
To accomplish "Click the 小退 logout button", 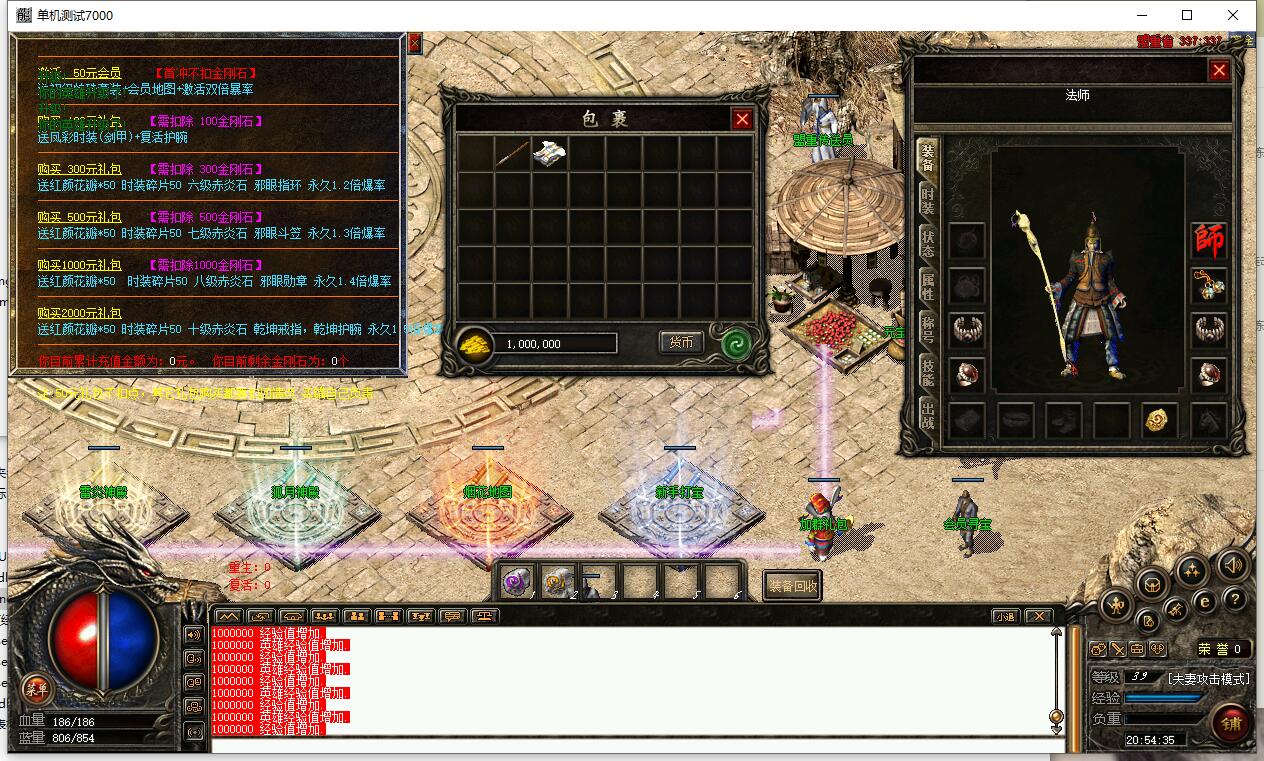I will click(1005, 616).
